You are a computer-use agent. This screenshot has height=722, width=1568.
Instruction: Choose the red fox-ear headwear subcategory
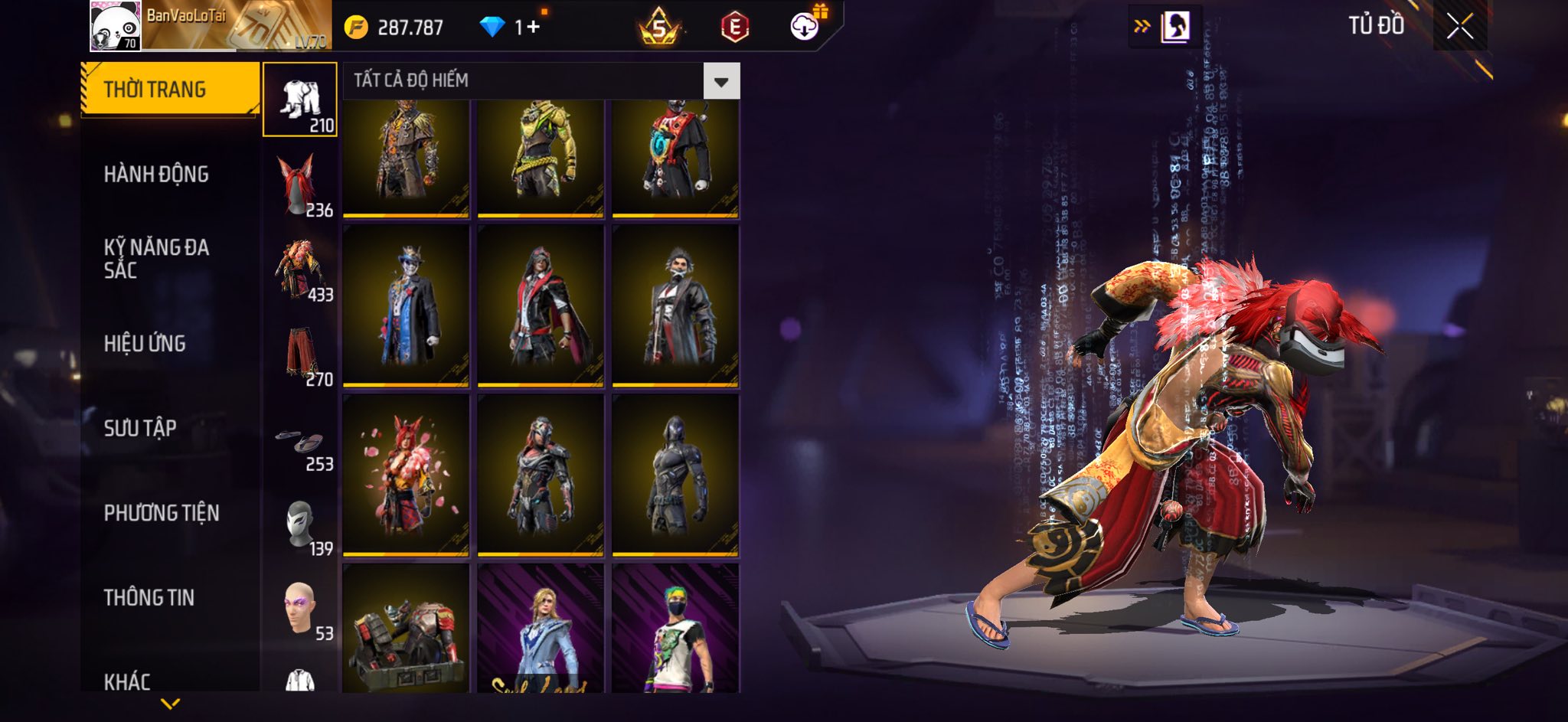(300, 185)
